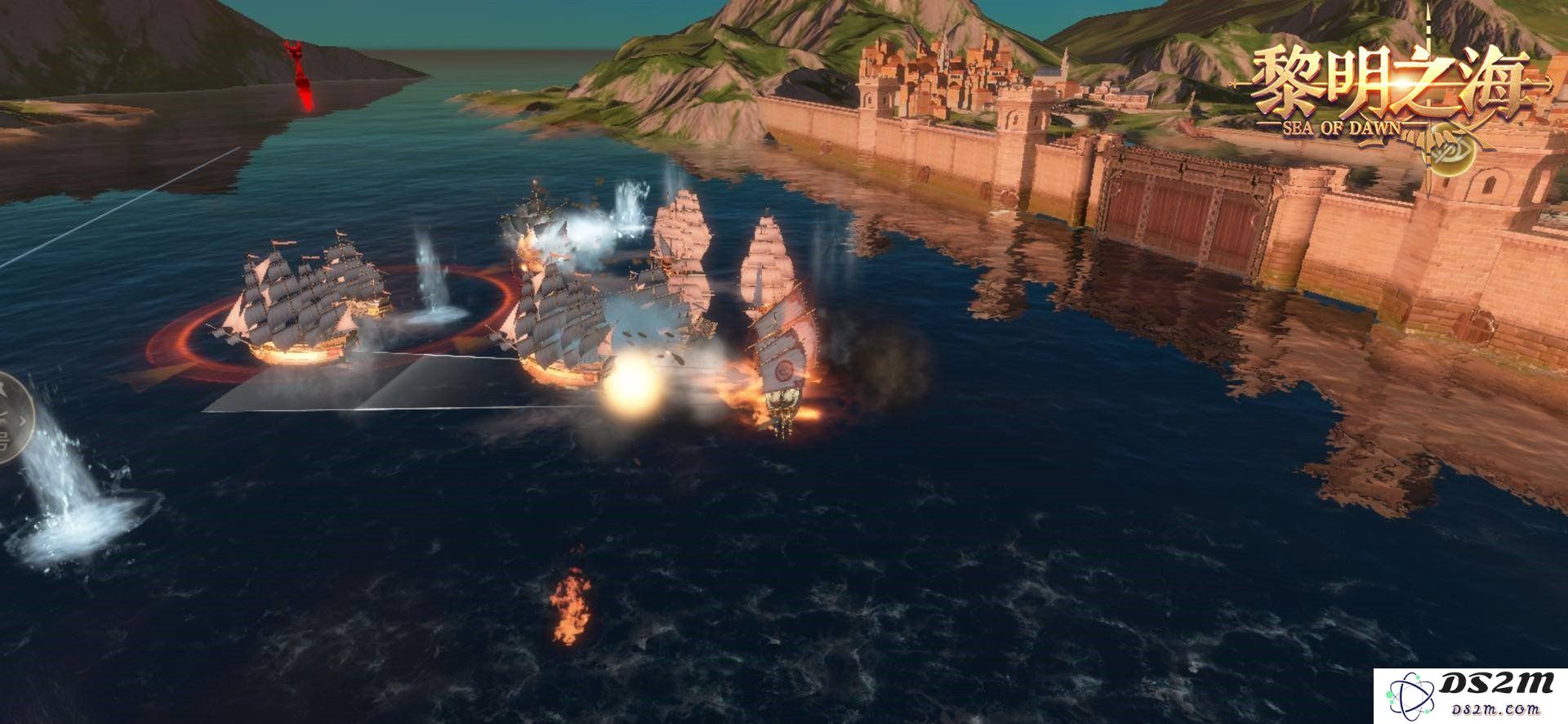Click the round arrow button at left edge
1568x724 pixels.
click(x=11, y=418)
